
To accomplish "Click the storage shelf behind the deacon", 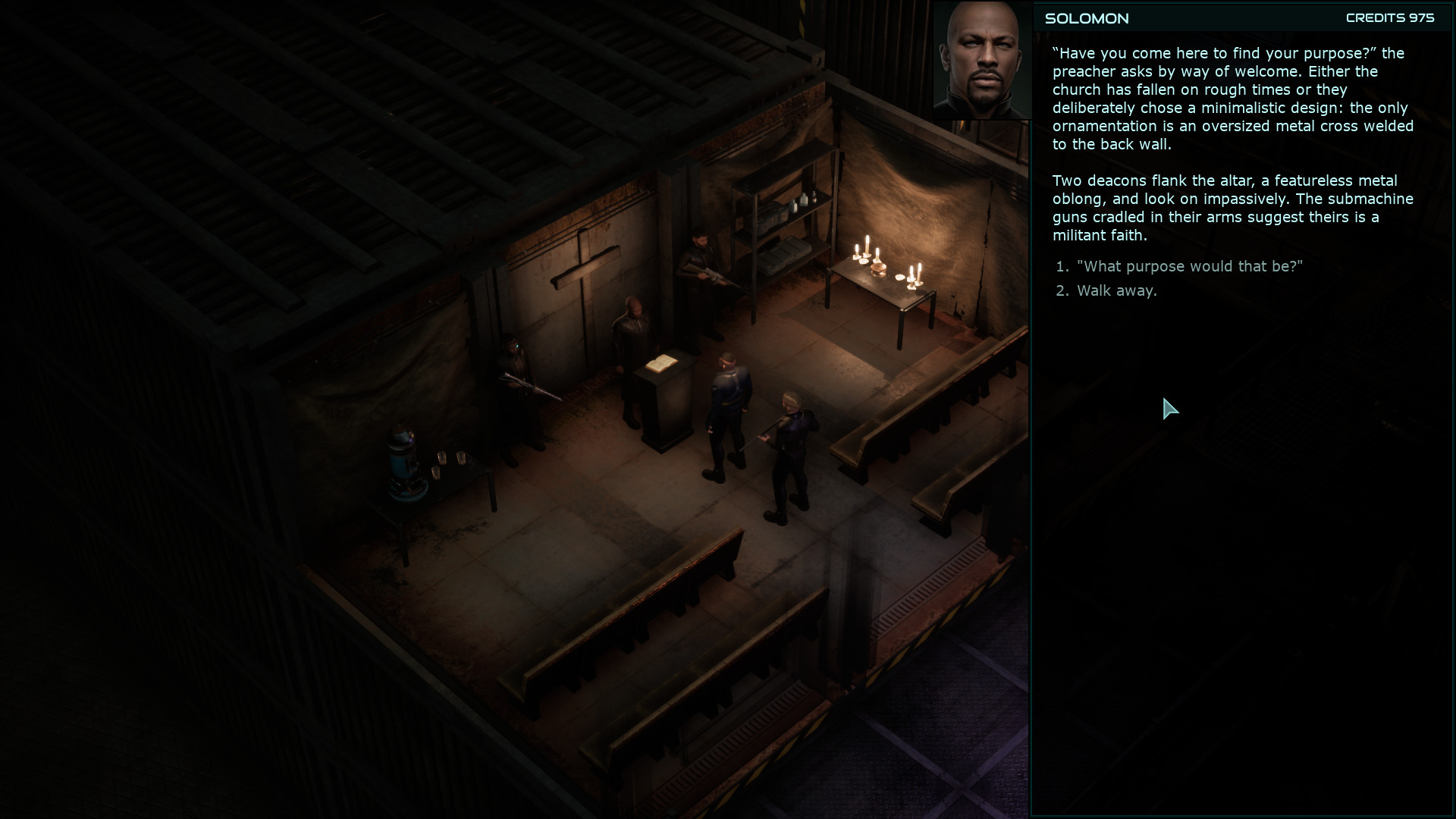I will (x=773, y=227).
